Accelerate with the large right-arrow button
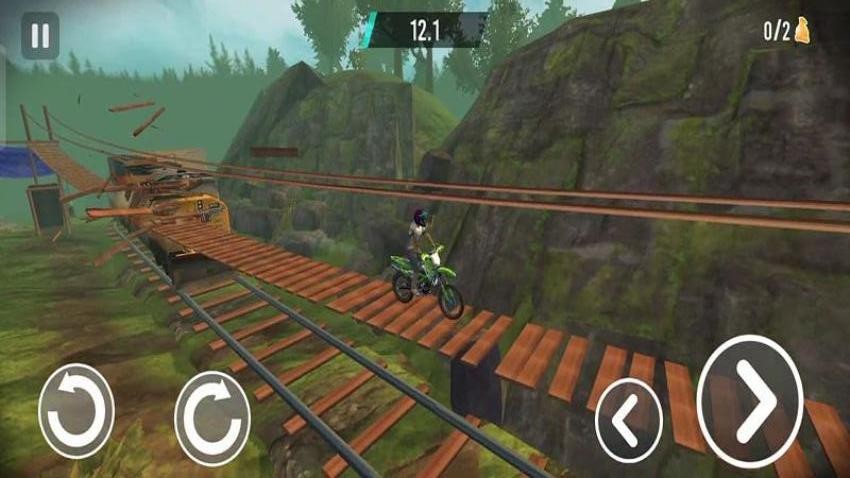This screenshot has height=478, width=850. coord(750,402)
